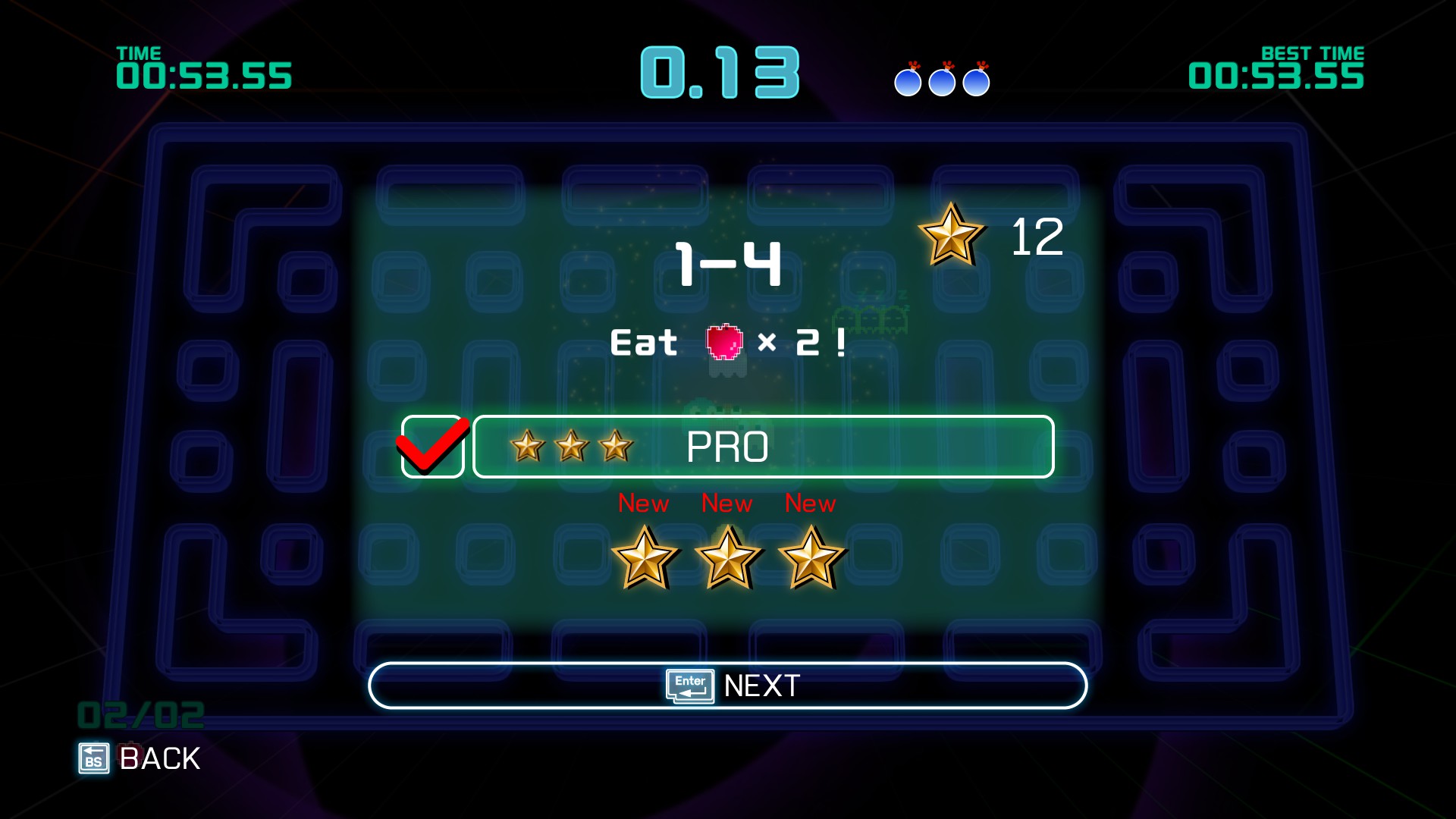Continue with the NEXT button
This screenshot has width=1456, height=819.
pyautogui.click(x=727, y=686)
